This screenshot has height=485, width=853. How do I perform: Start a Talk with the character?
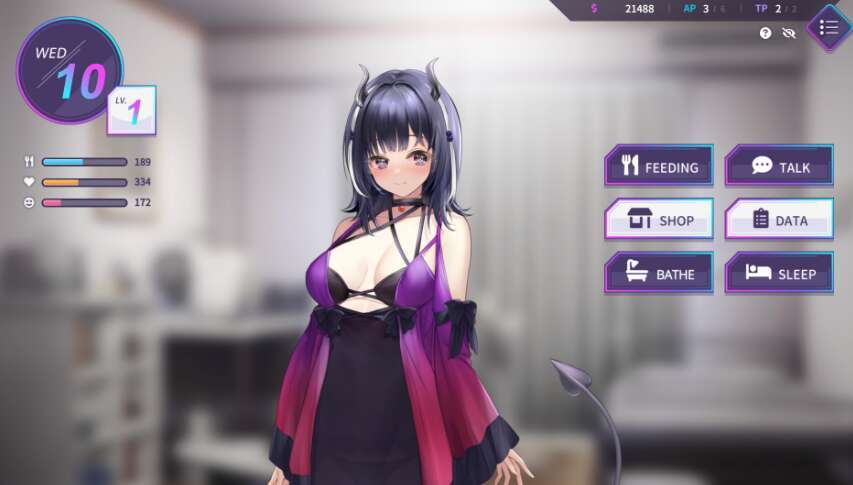pyautogui.click(x=779, y=166)
